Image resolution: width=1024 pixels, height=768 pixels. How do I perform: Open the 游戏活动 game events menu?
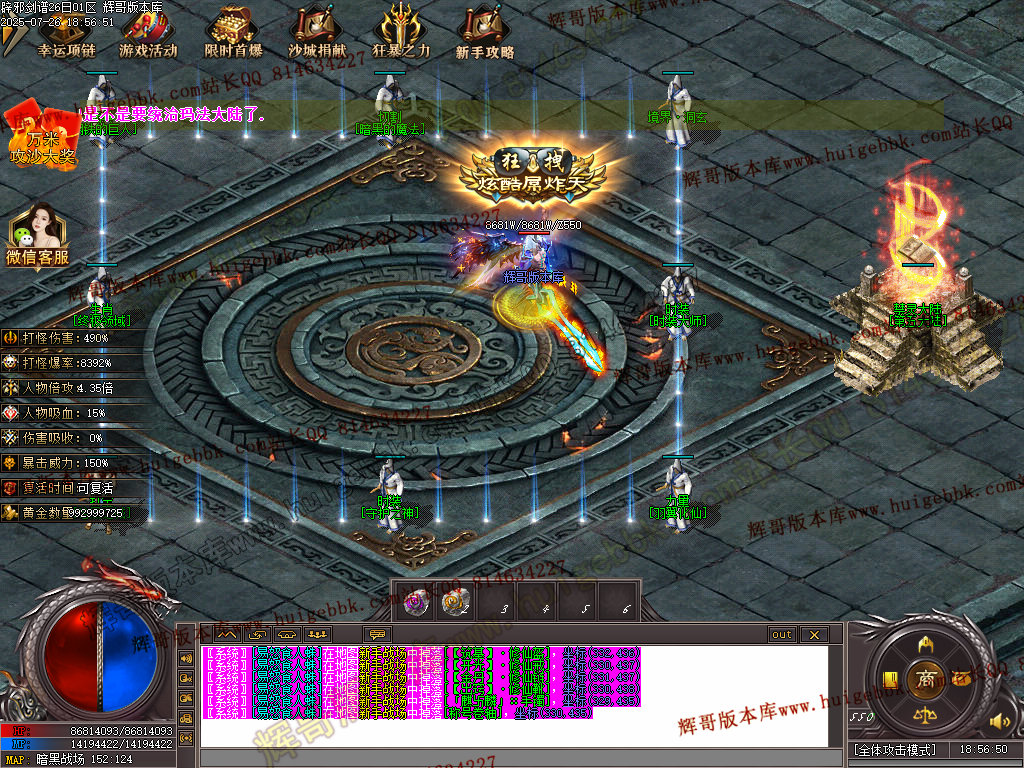click(x=149, y=34)
